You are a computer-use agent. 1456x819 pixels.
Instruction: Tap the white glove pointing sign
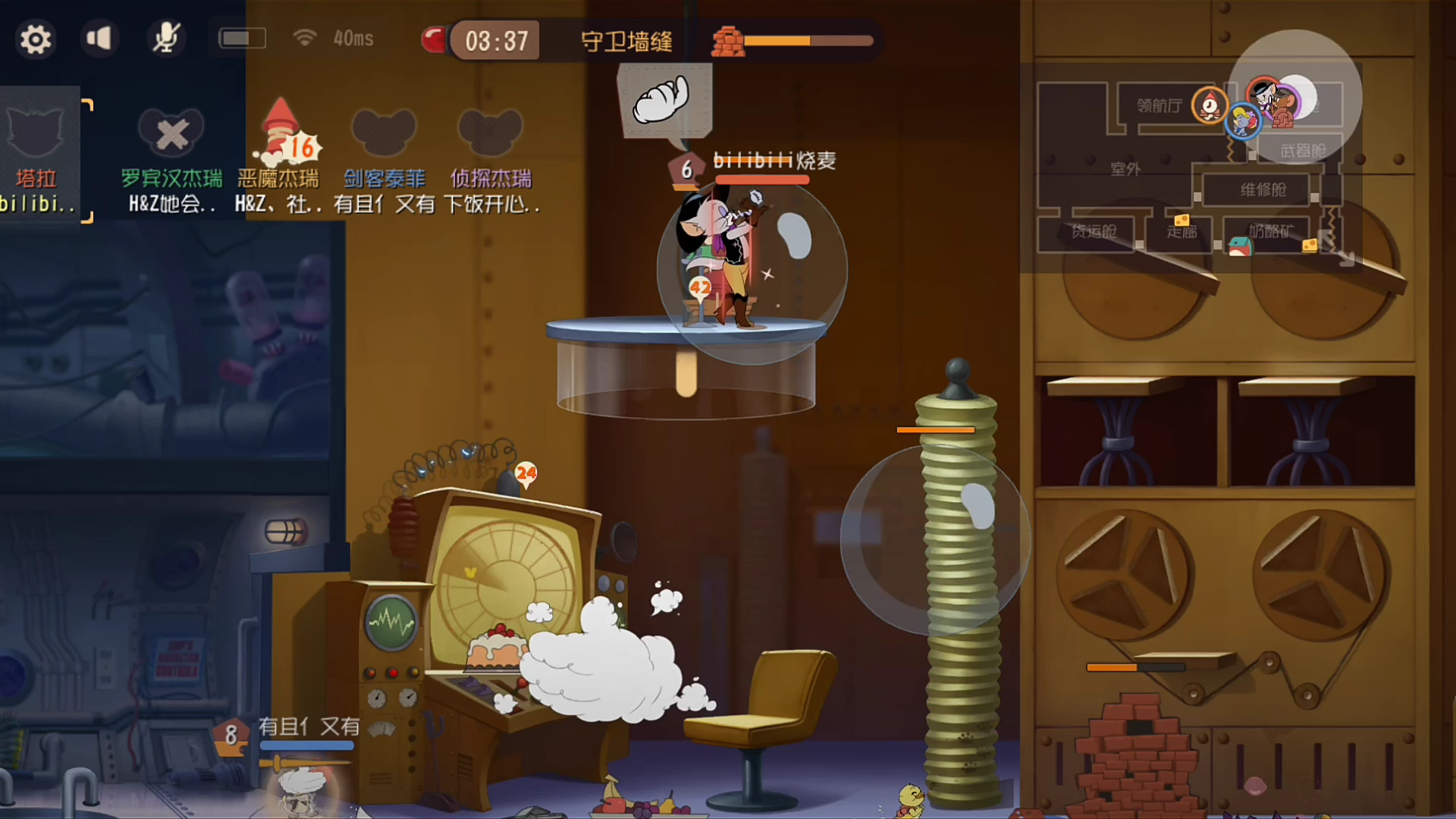pyautogui.click(x=664, y=100)
